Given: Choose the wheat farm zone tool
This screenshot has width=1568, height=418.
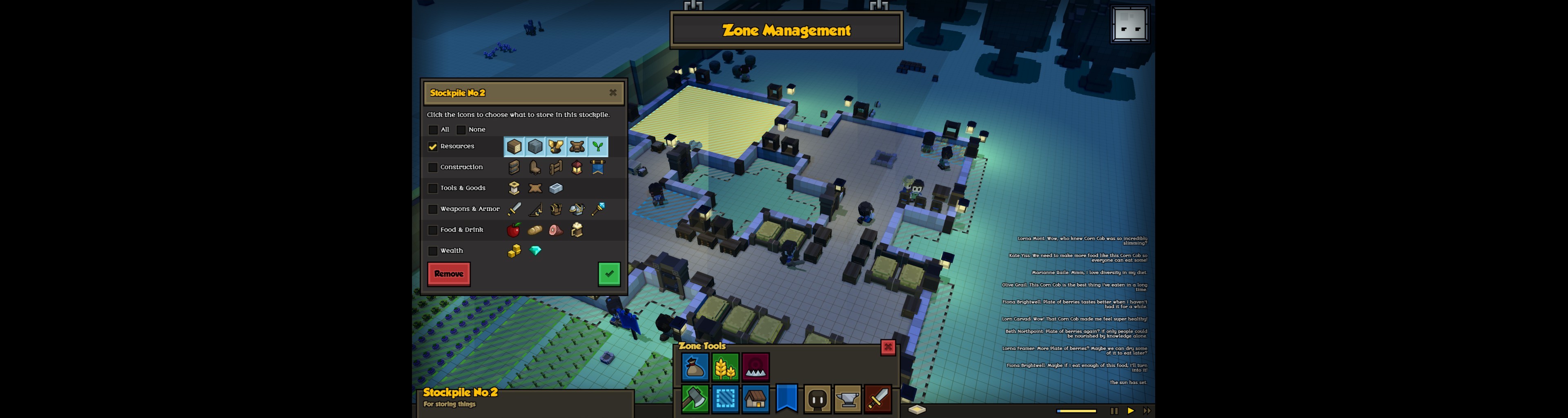Looking at the screenshot, I should click(725, 367).
